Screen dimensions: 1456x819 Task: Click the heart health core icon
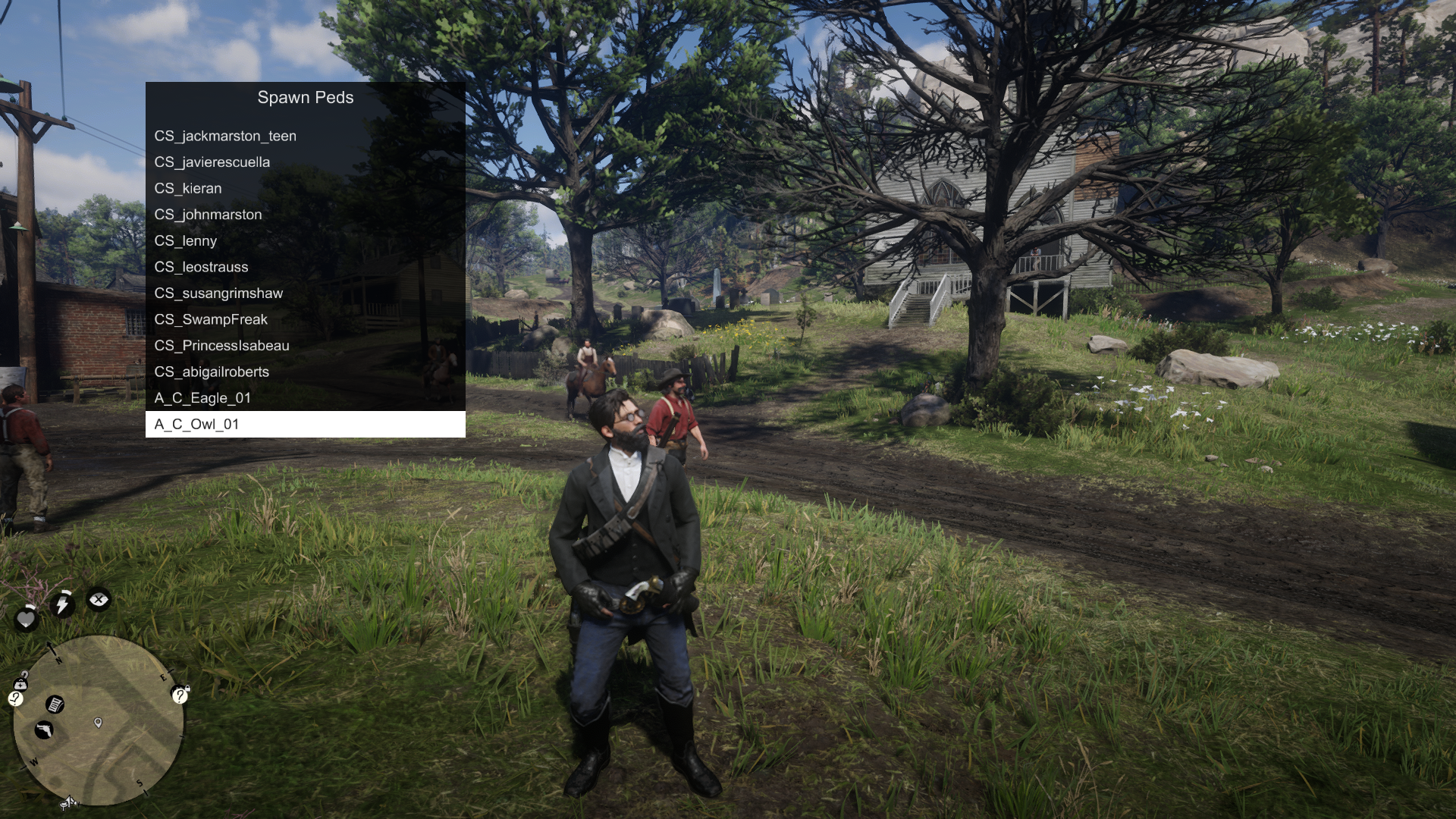point(27,619)
